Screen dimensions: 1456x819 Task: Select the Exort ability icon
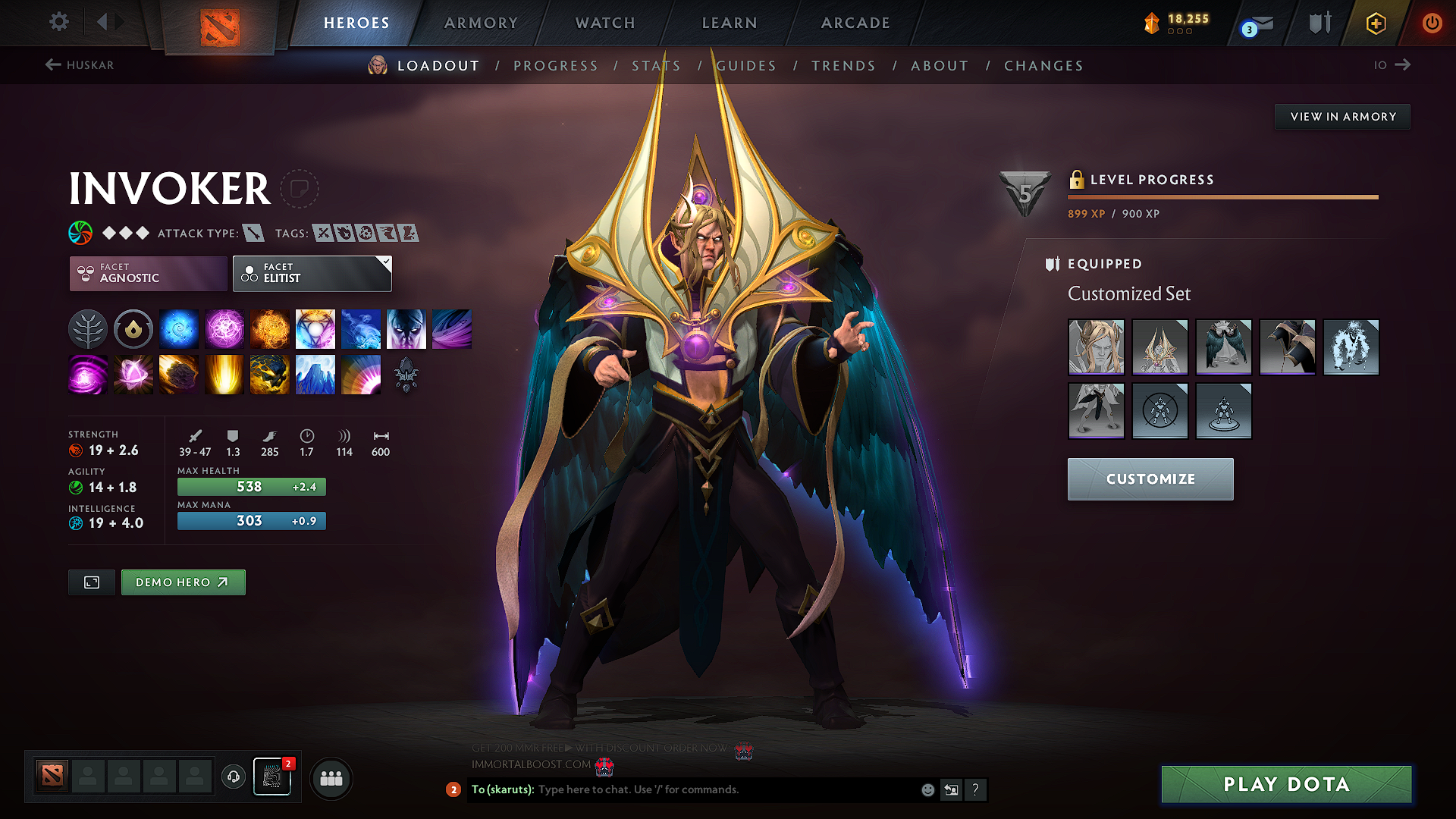point(270,328)
